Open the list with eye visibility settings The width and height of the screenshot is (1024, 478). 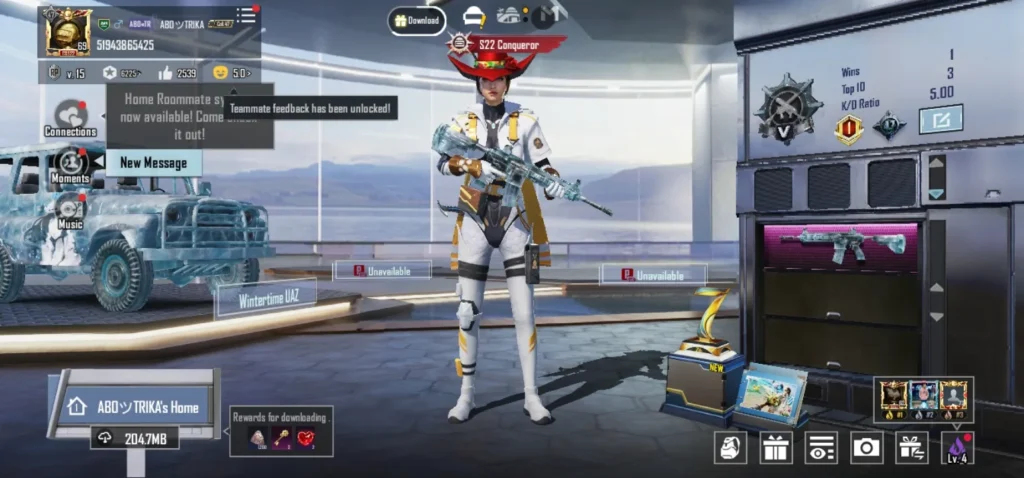pyautogui.click(x=821, y=447)
